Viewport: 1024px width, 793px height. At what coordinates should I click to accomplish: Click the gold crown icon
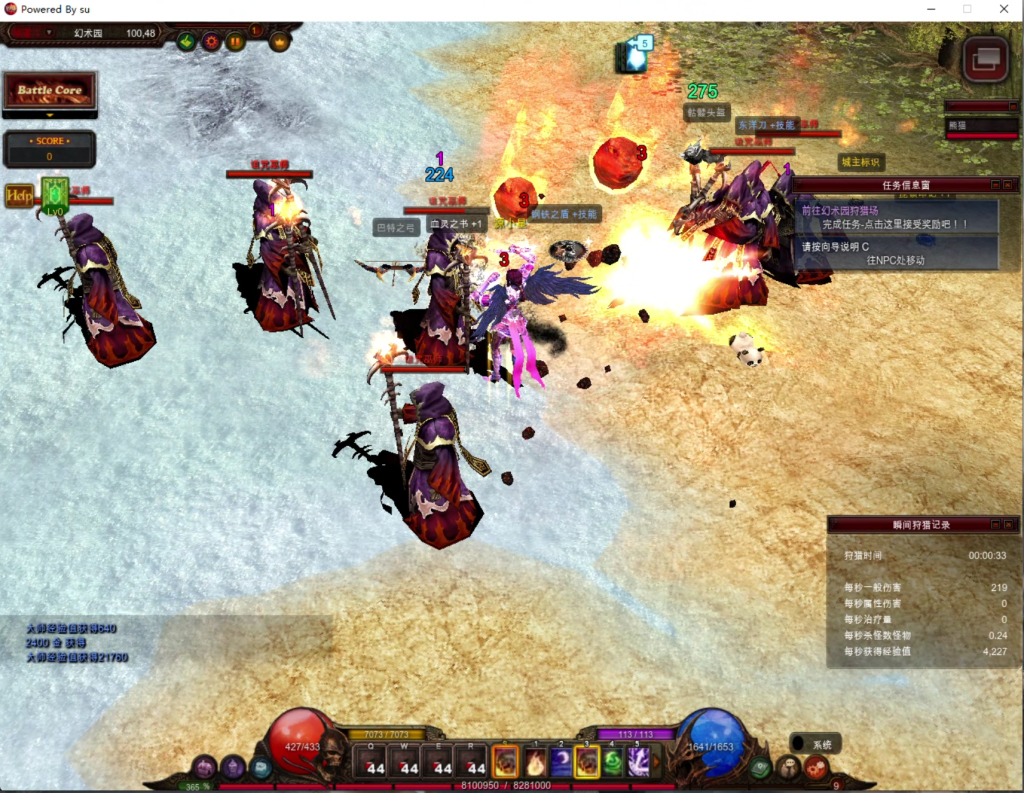coord(279,41)
